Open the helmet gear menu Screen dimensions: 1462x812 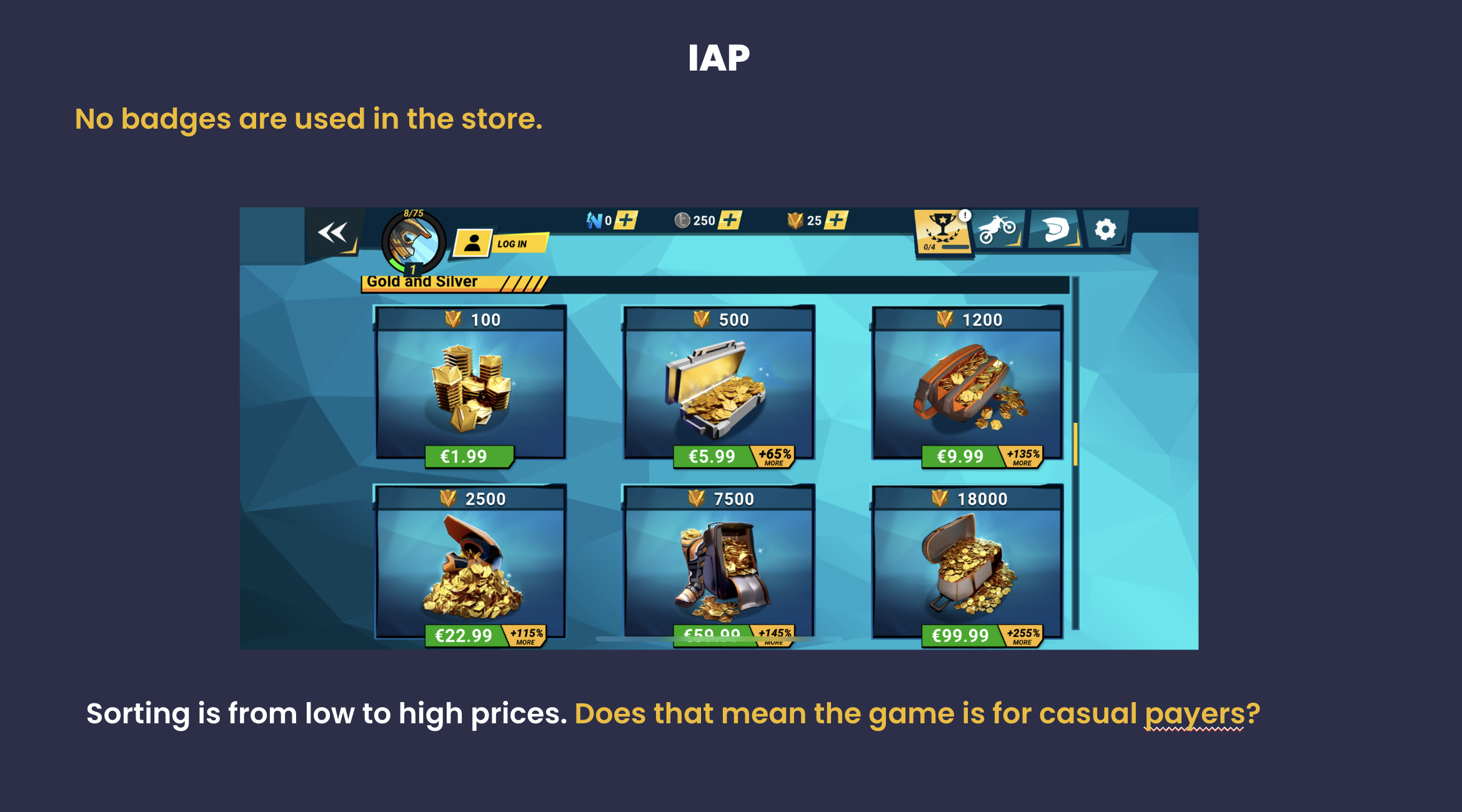click(x=1055, y=230)
